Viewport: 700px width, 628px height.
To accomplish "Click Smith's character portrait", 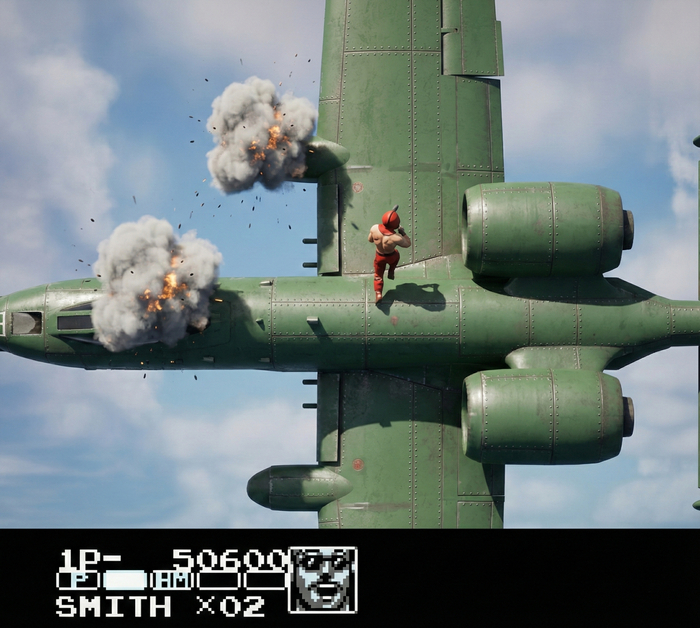I will pos(322,580).
